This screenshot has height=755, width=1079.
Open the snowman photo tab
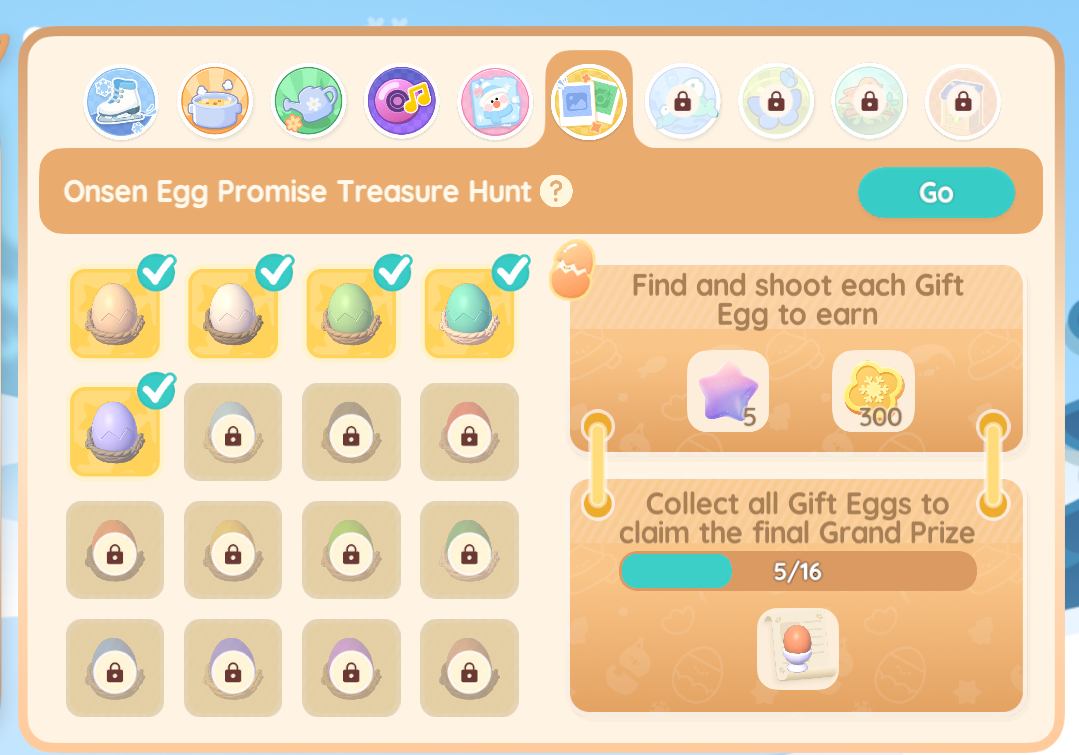[495, 102]
